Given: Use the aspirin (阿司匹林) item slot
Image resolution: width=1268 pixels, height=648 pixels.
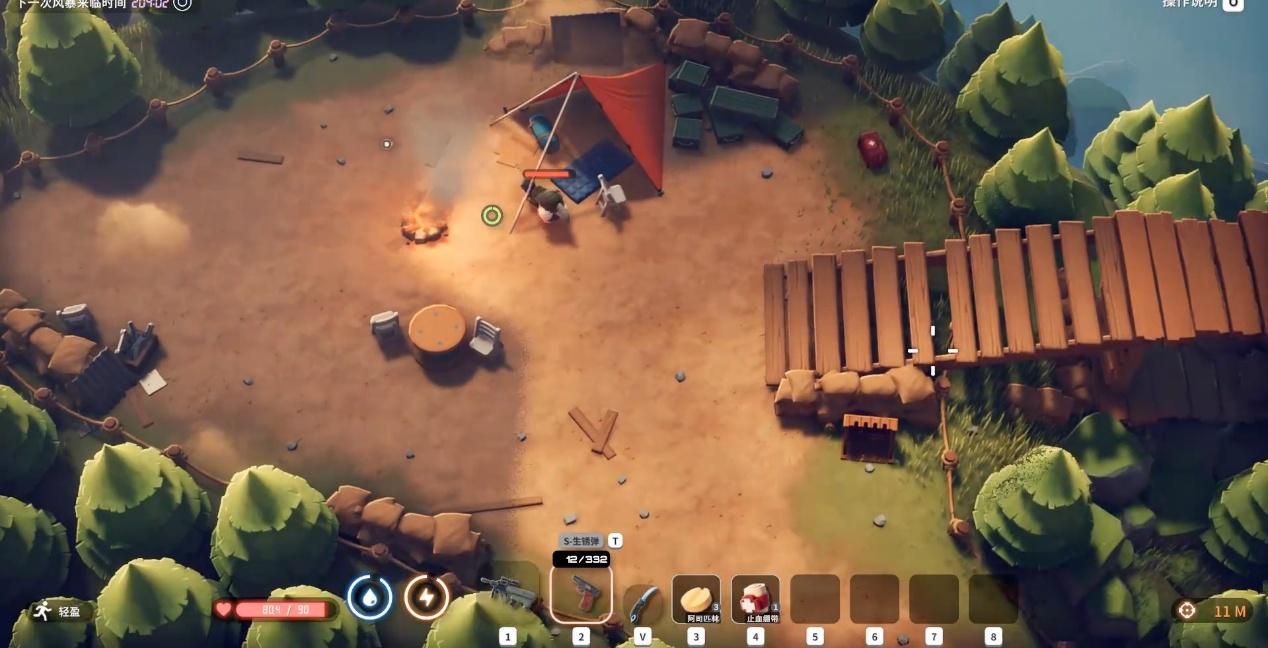Looking at the screenshot, I should click(696, 599).
